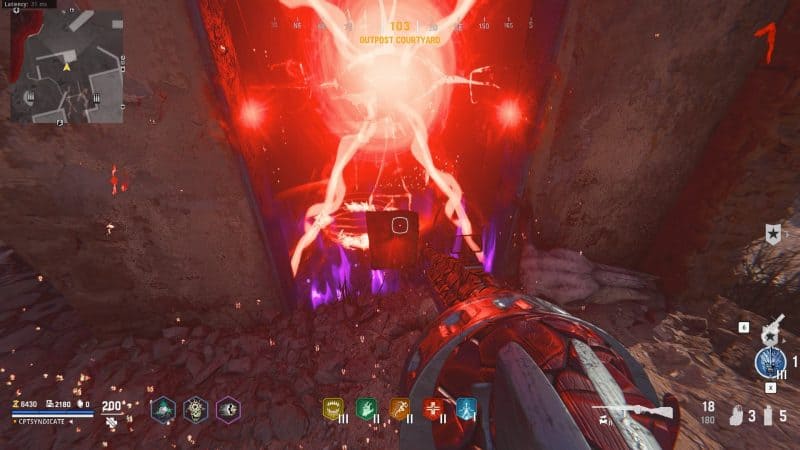Viewport: 800px width, 450px height.
Task: Select the lethal grenade equipment icon
Action: [737, 413]
